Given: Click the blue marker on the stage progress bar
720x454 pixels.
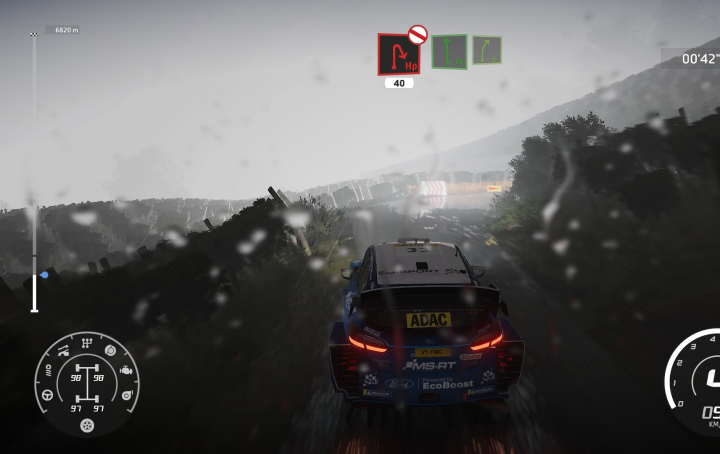Looking at the screenshot, I should (44, 274).
